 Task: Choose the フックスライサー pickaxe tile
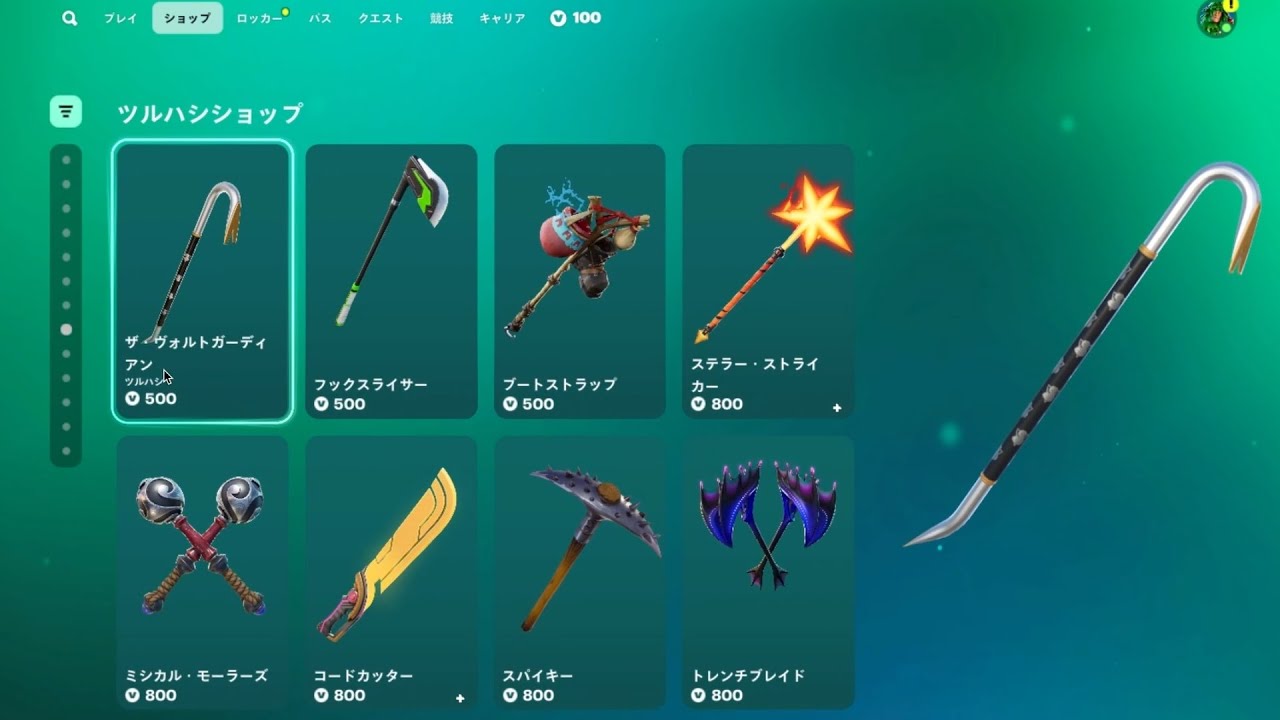[x=391, y=280]
